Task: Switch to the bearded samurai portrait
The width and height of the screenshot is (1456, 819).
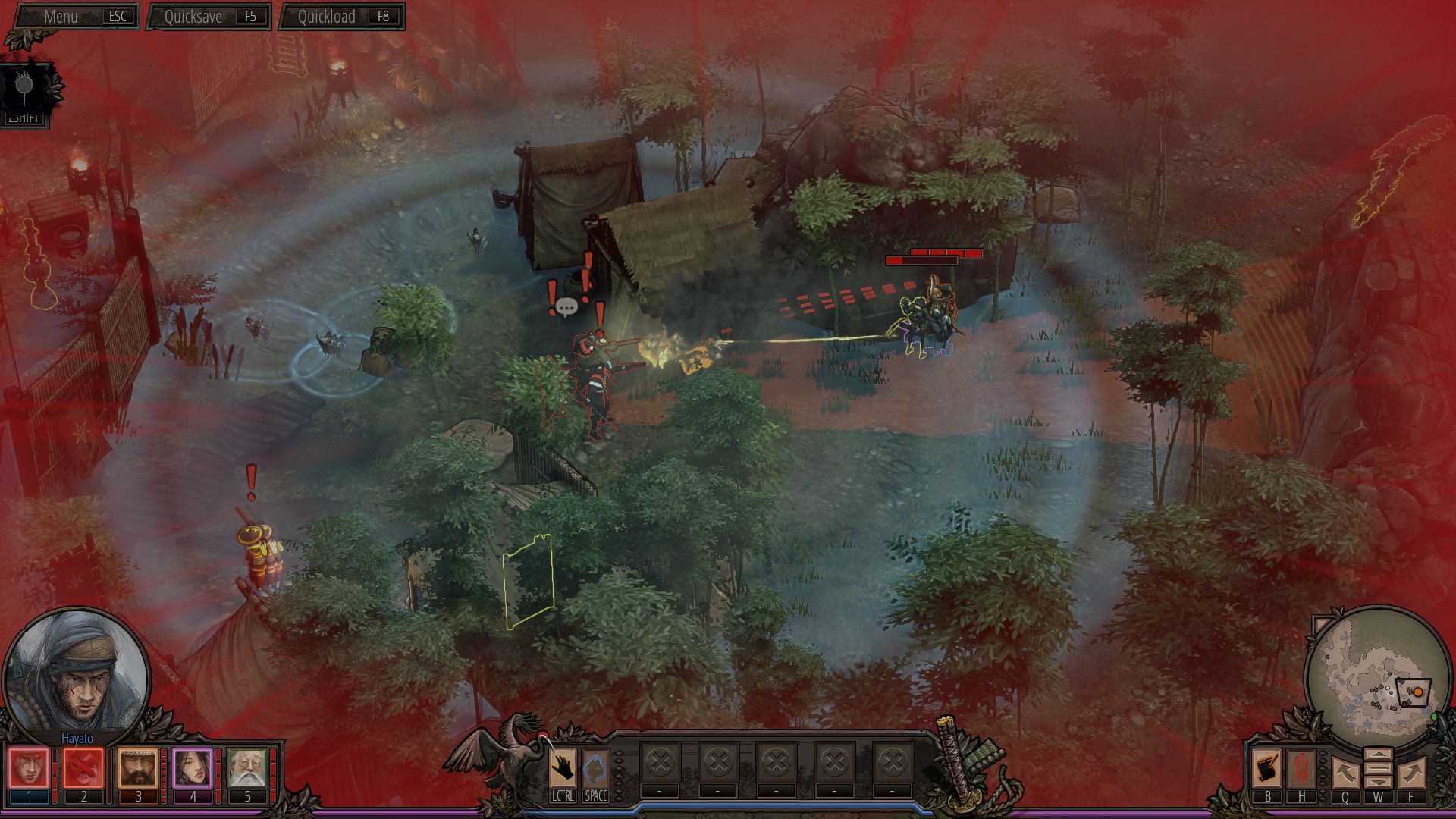Action: coord(138,769)
